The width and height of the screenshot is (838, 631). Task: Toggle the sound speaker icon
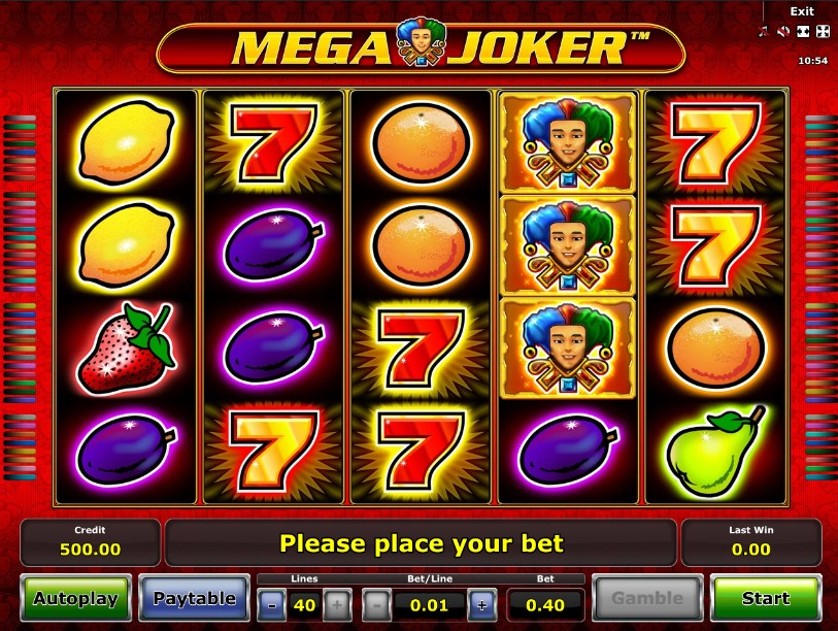(783, 31)
